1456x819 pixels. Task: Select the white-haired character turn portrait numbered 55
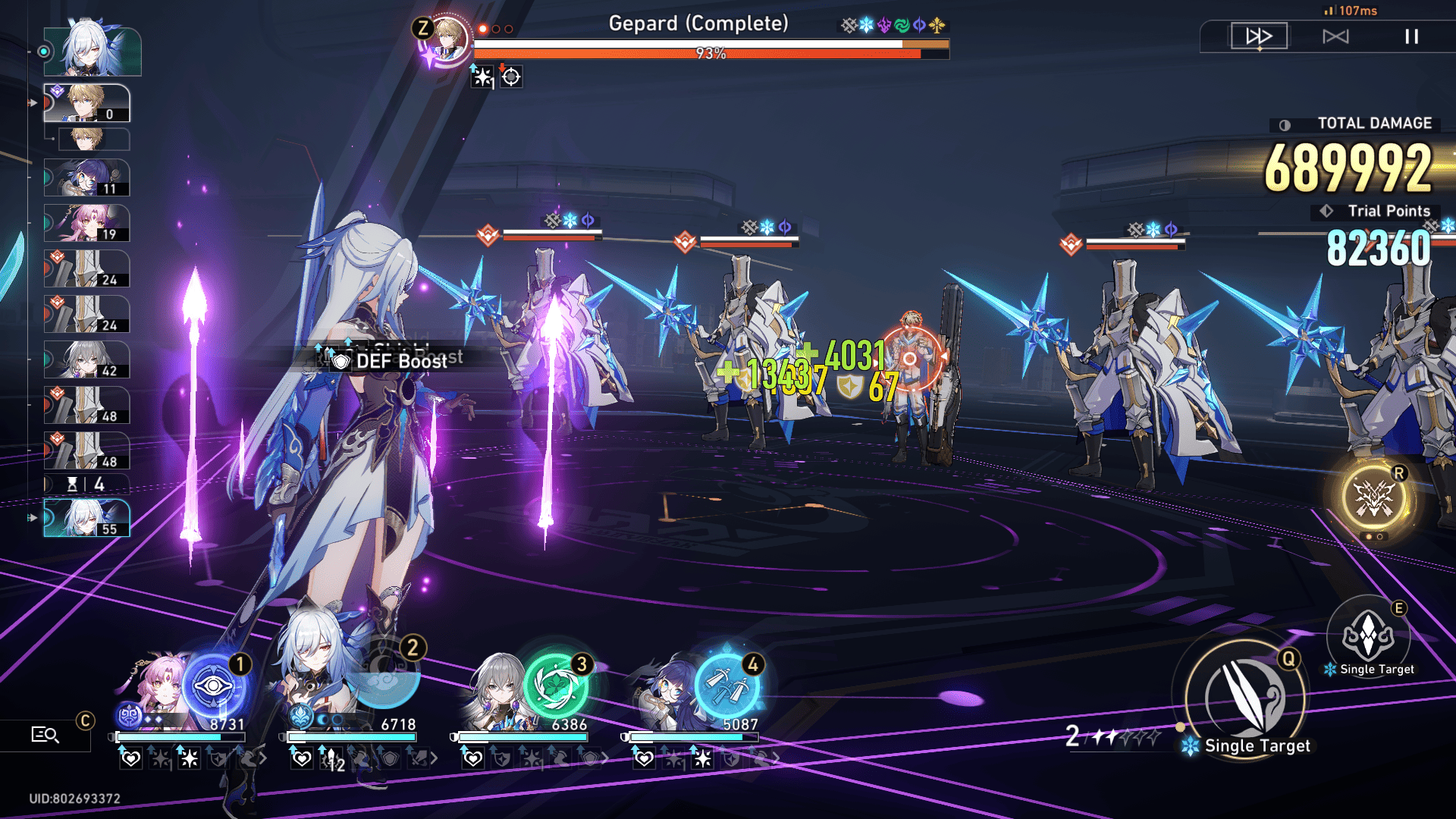[x=86, y=518]
